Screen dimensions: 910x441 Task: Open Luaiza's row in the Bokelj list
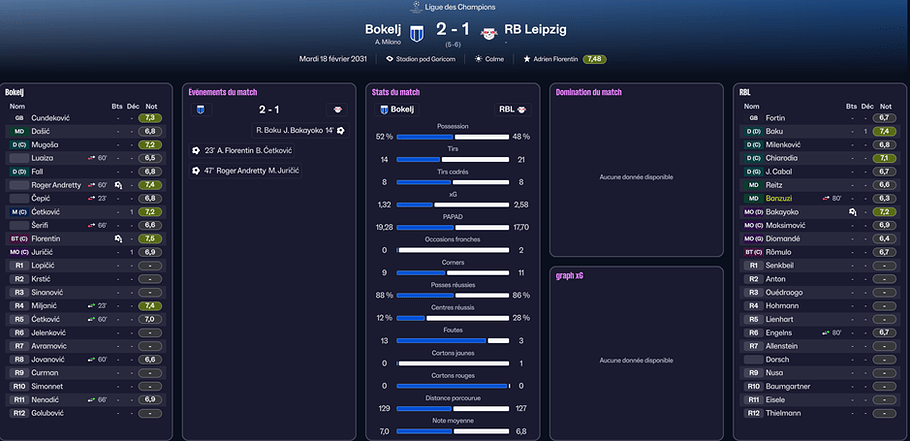click(44, 158)
